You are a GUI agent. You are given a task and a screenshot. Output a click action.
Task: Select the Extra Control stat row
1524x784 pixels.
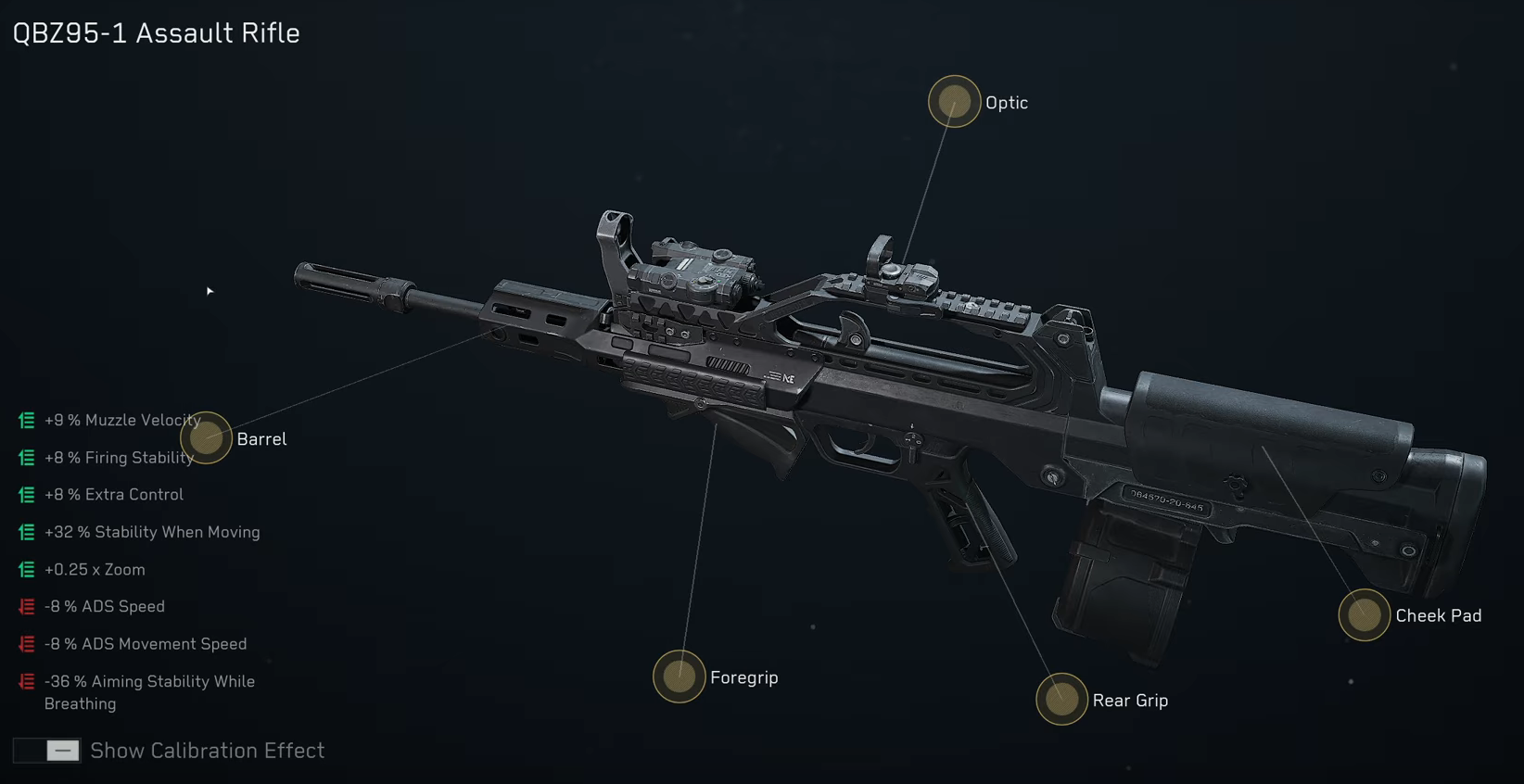(x=114, y=494)
